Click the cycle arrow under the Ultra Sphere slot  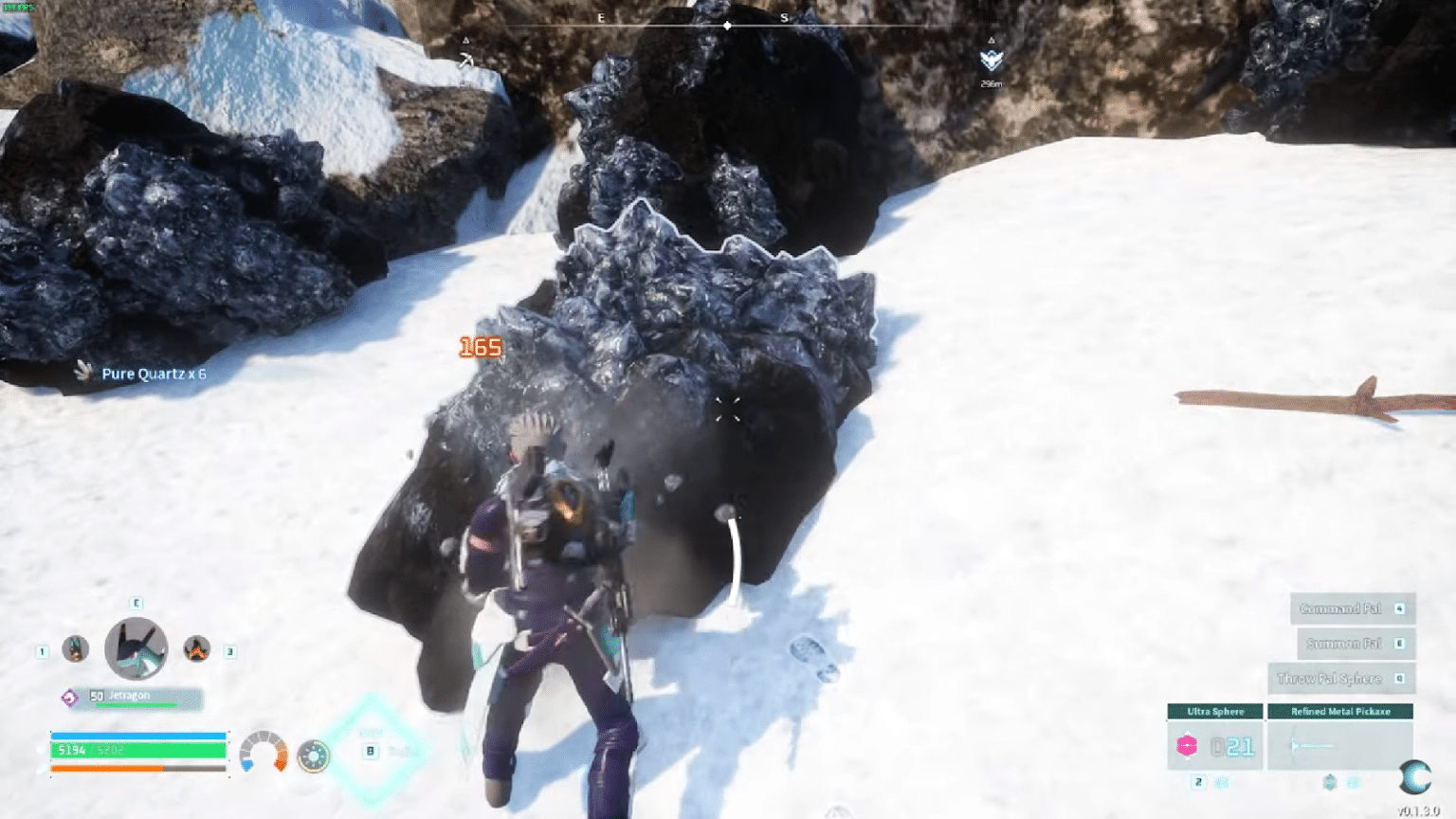[x=1223, y=782]
